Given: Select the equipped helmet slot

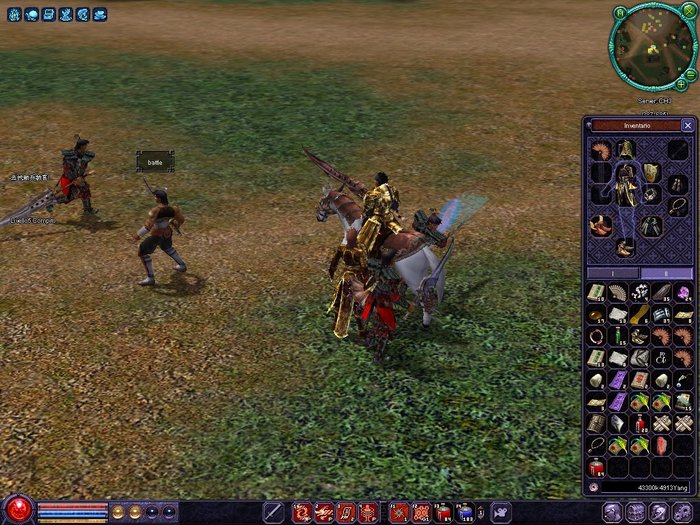Looking at the screenshot, I should click(x=626, y=150).
